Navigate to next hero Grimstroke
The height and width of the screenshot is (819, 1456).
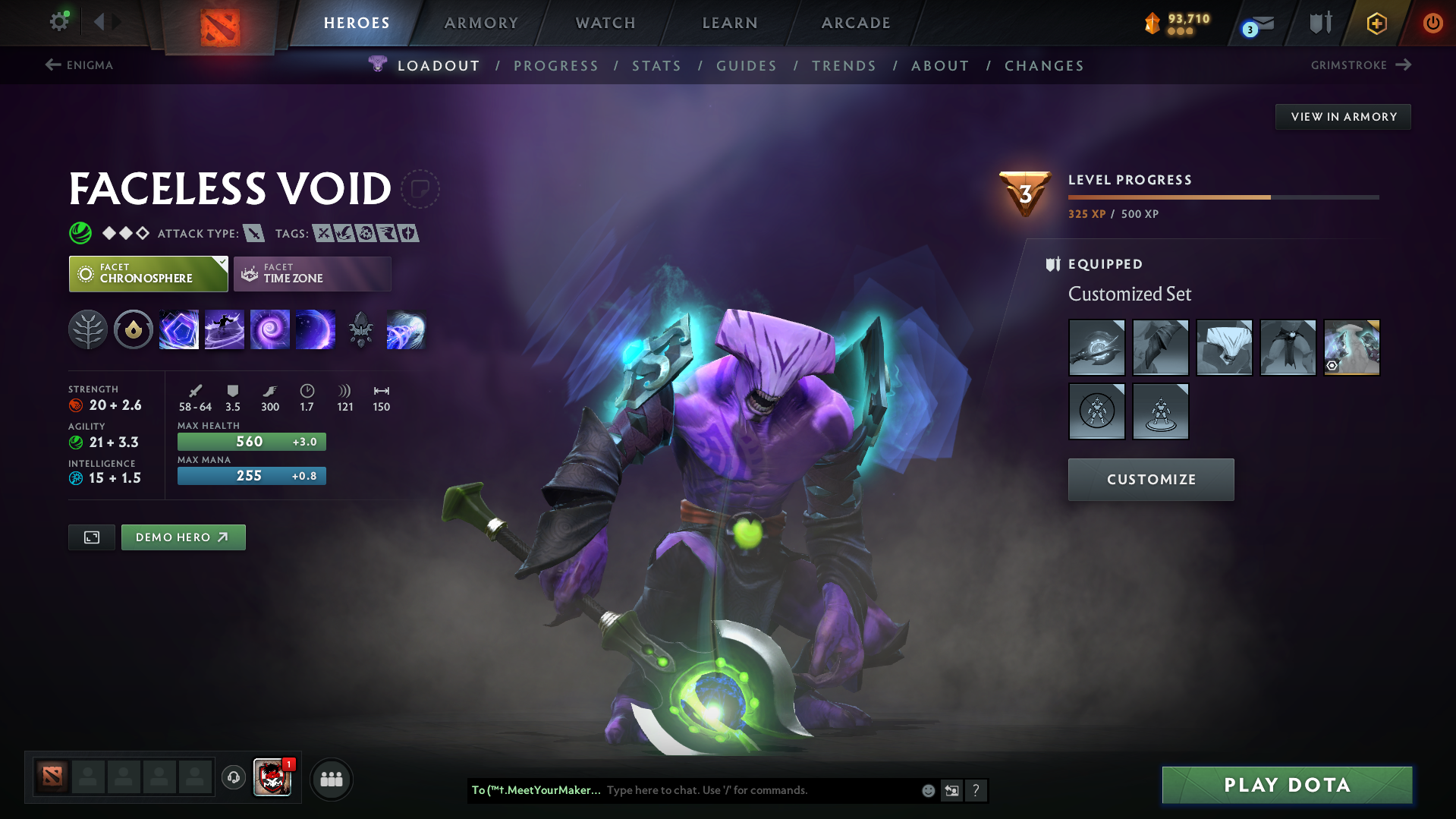tap(1360, 65)
